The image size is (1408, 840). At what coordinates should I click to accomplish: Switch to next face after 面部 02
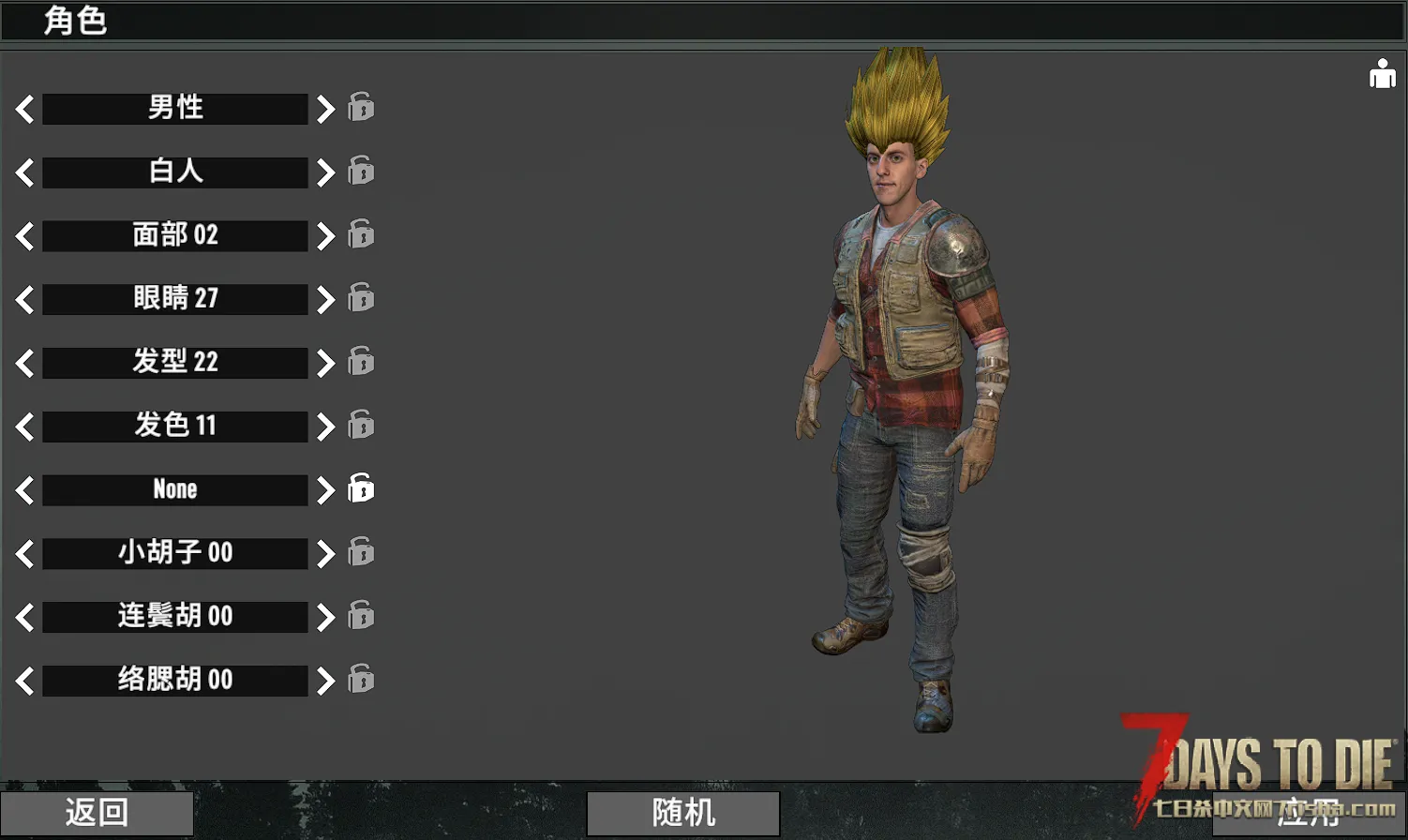325,236
